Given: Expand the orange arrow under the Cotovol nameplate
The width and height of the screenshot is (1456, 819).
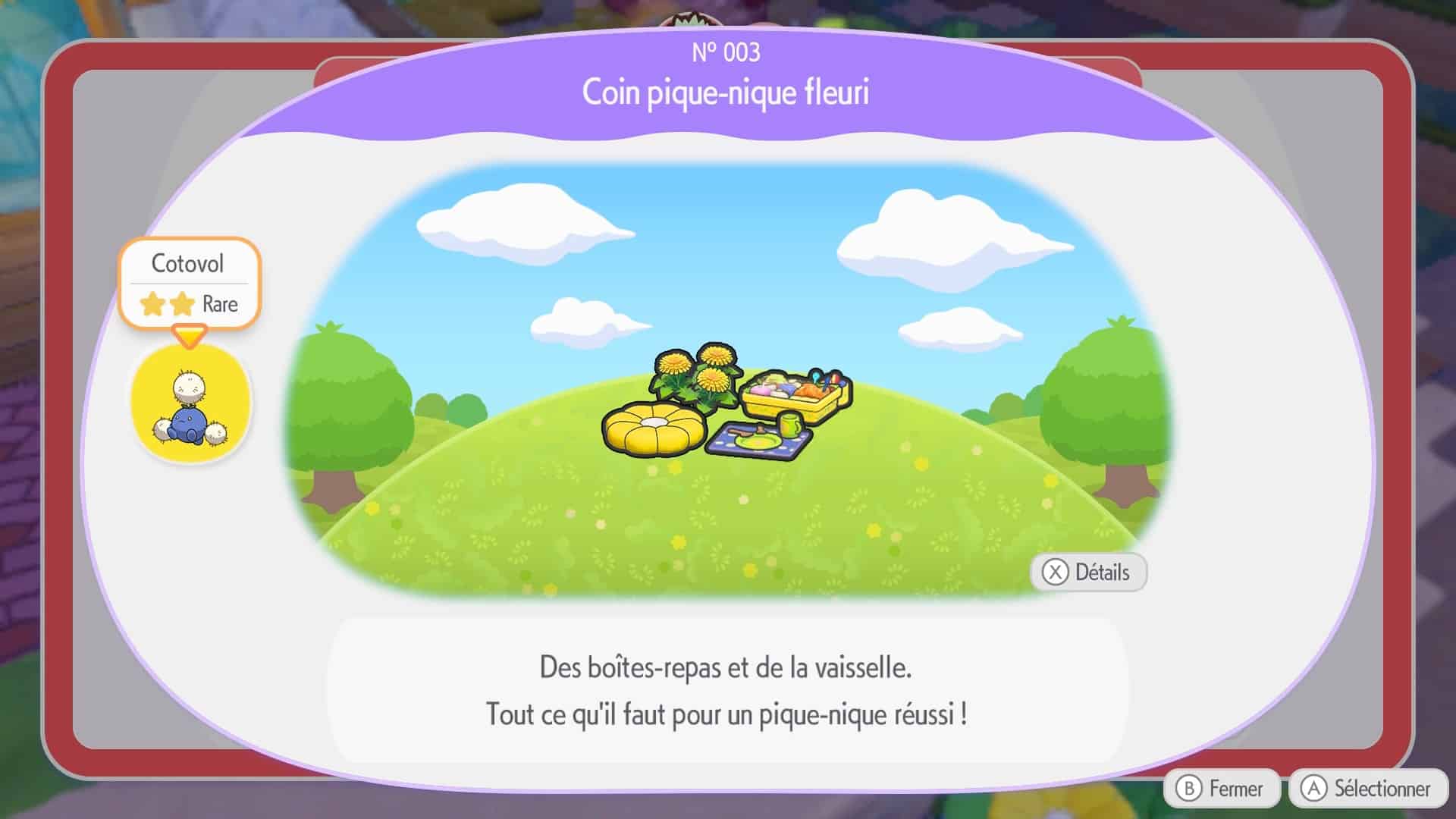Looking at the screenshot, I should [x=190, y=335].
